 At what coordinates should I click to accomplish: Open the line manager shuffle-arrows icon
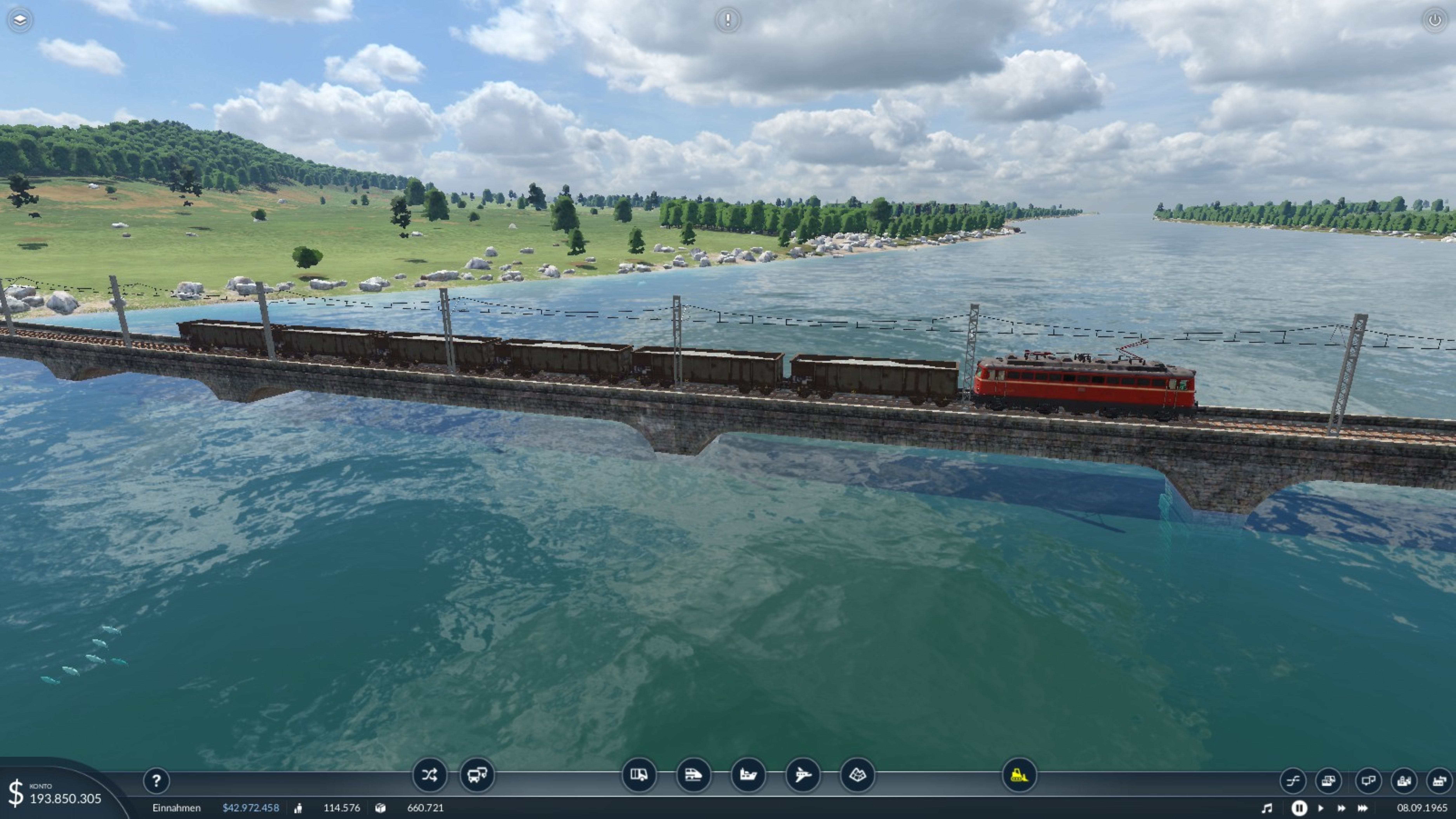coord(429,775)
